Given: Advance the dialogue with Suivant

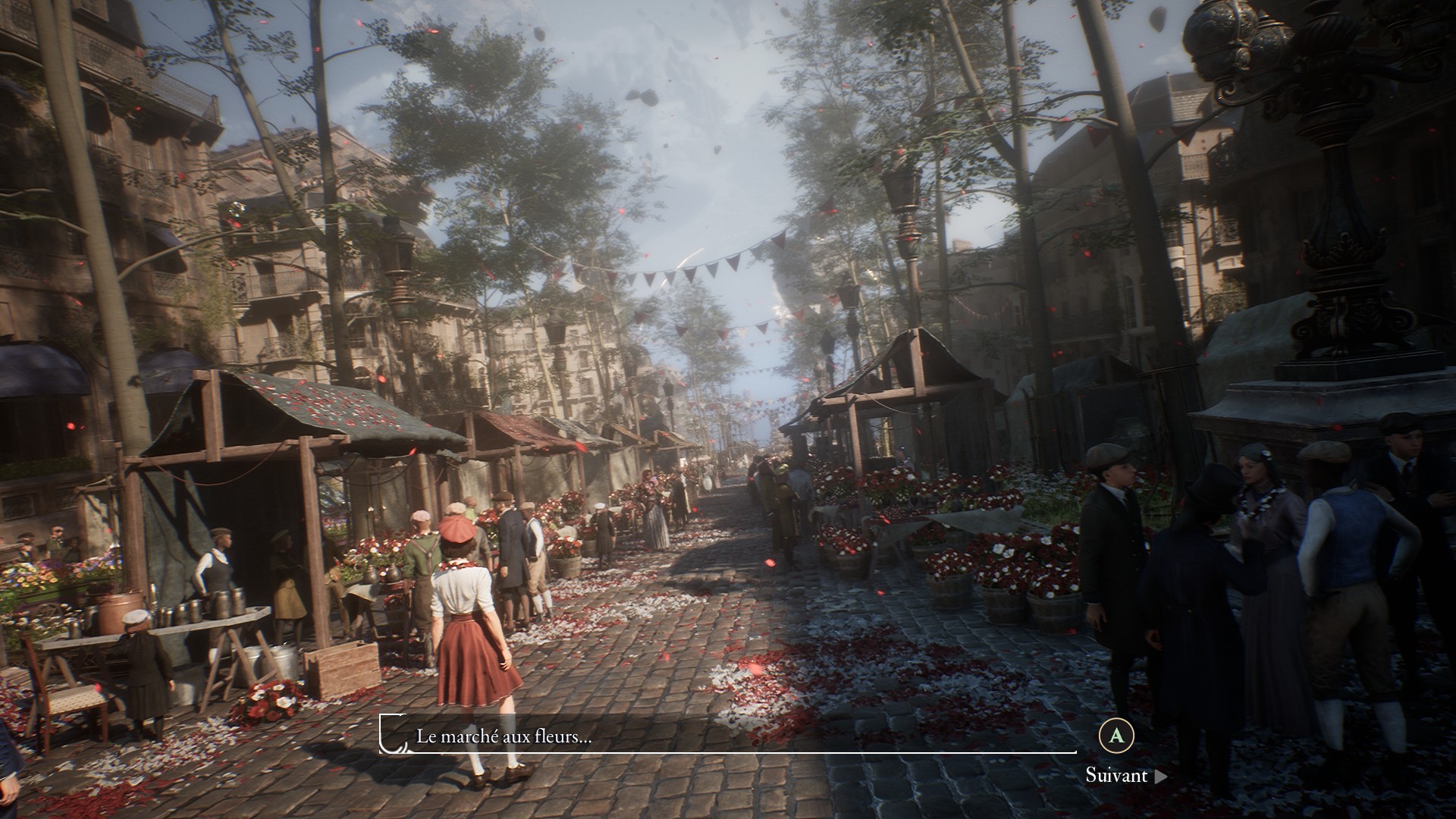Looking at the screenshot, I should click(x=1125, y=775).
